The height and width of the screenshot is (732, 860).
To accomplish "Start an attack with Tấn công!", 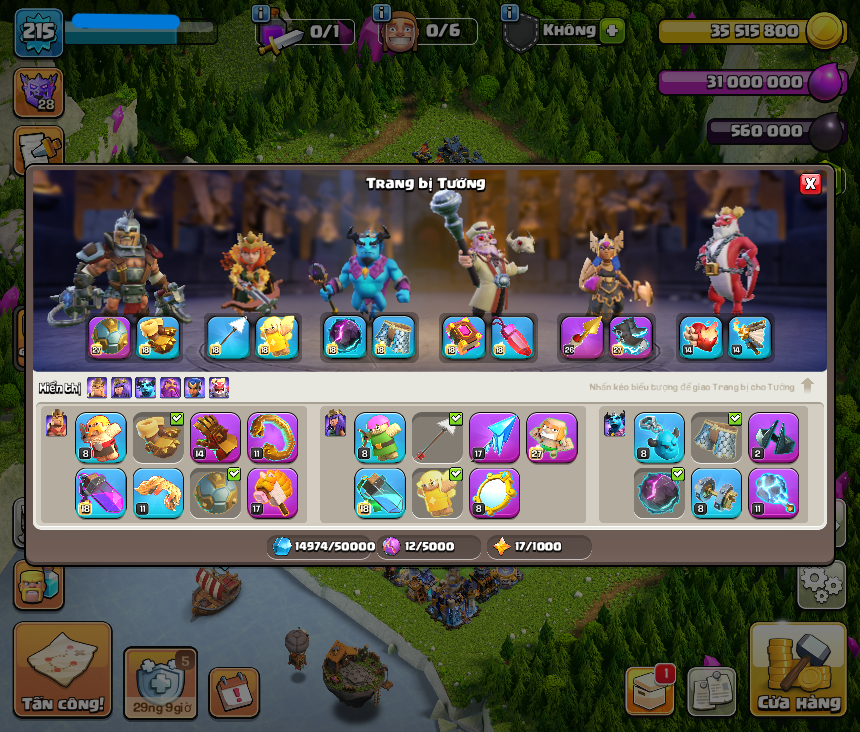I will tap(62, 670).
